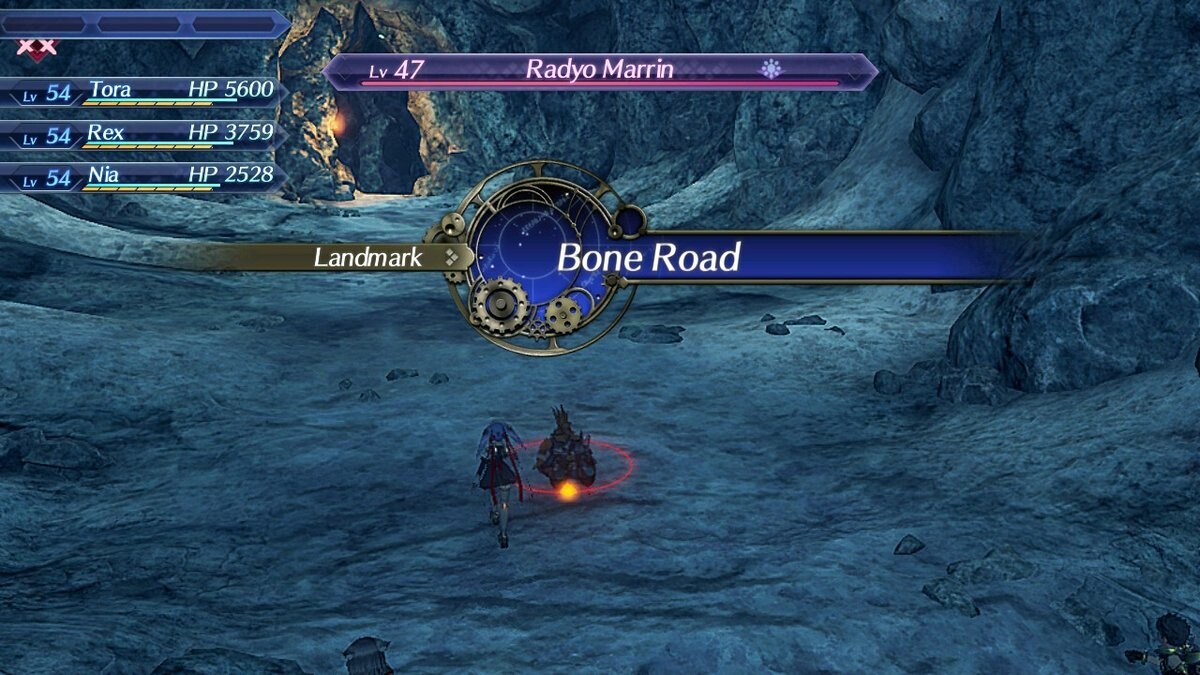Select Tora's party status row

pos(145,92)
